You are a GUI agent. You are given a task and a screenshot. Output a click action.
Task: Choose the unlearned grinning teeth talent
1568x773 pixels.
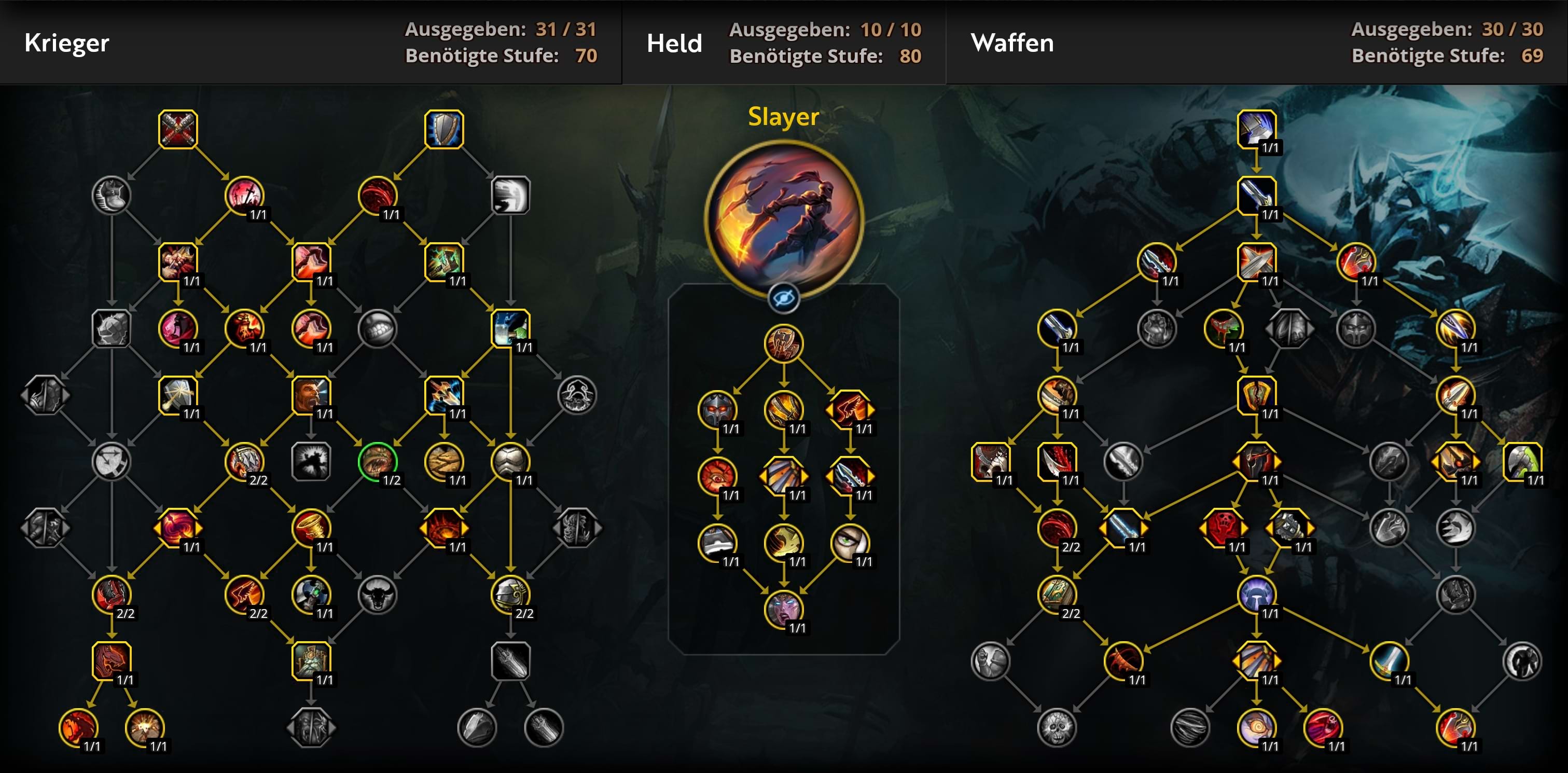(x=378, y=329)
